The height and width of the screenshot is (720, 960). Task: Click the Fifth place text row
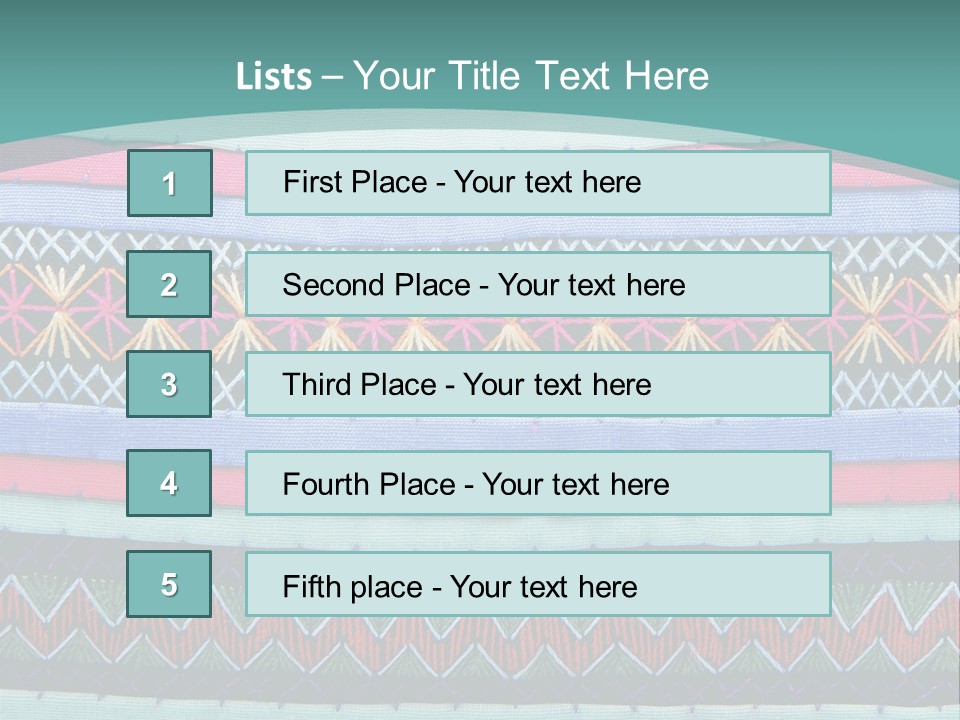tap(538, 584)
